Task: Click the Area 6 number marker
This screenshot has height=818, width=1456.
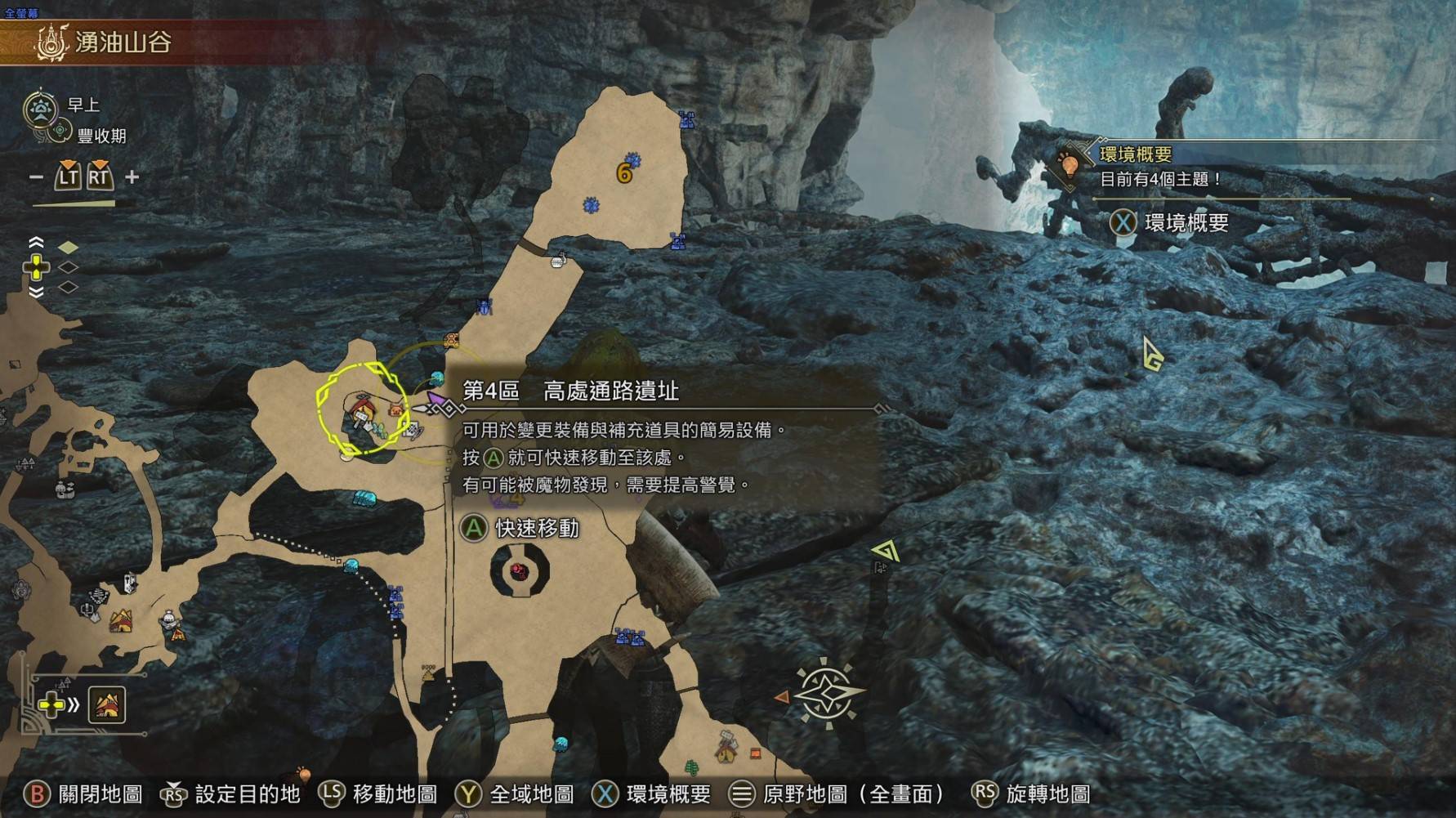Action: [624, 173]
